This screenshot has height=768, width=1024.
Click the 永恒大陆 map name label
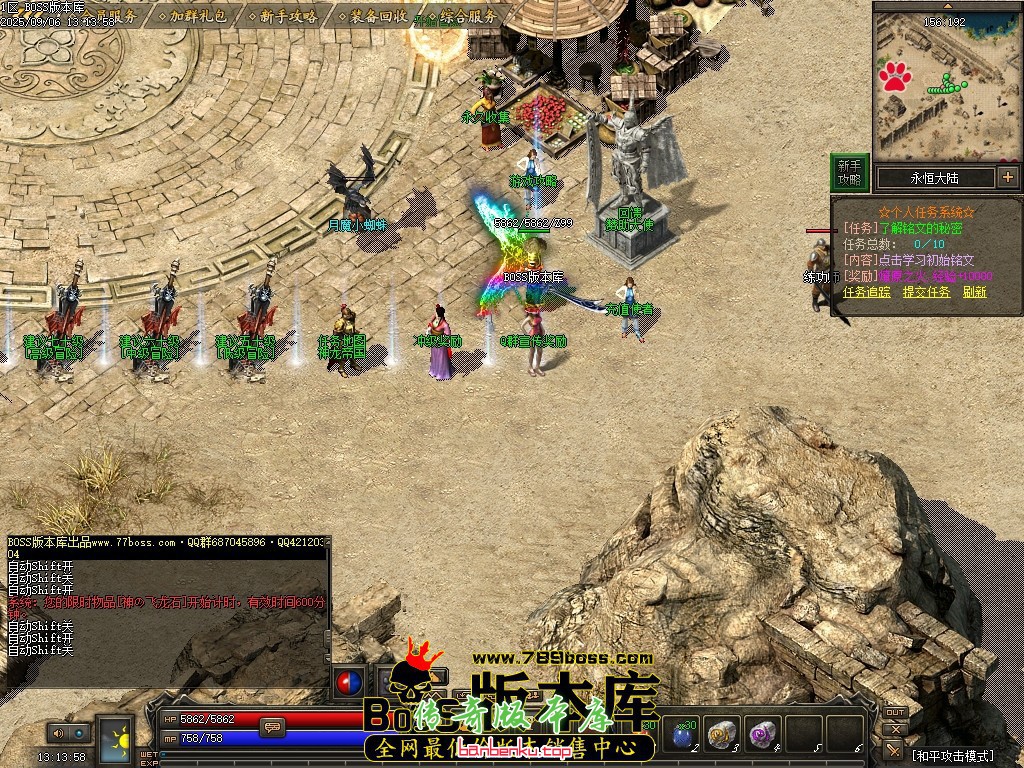pyautogui.click(x=934, y=178)
